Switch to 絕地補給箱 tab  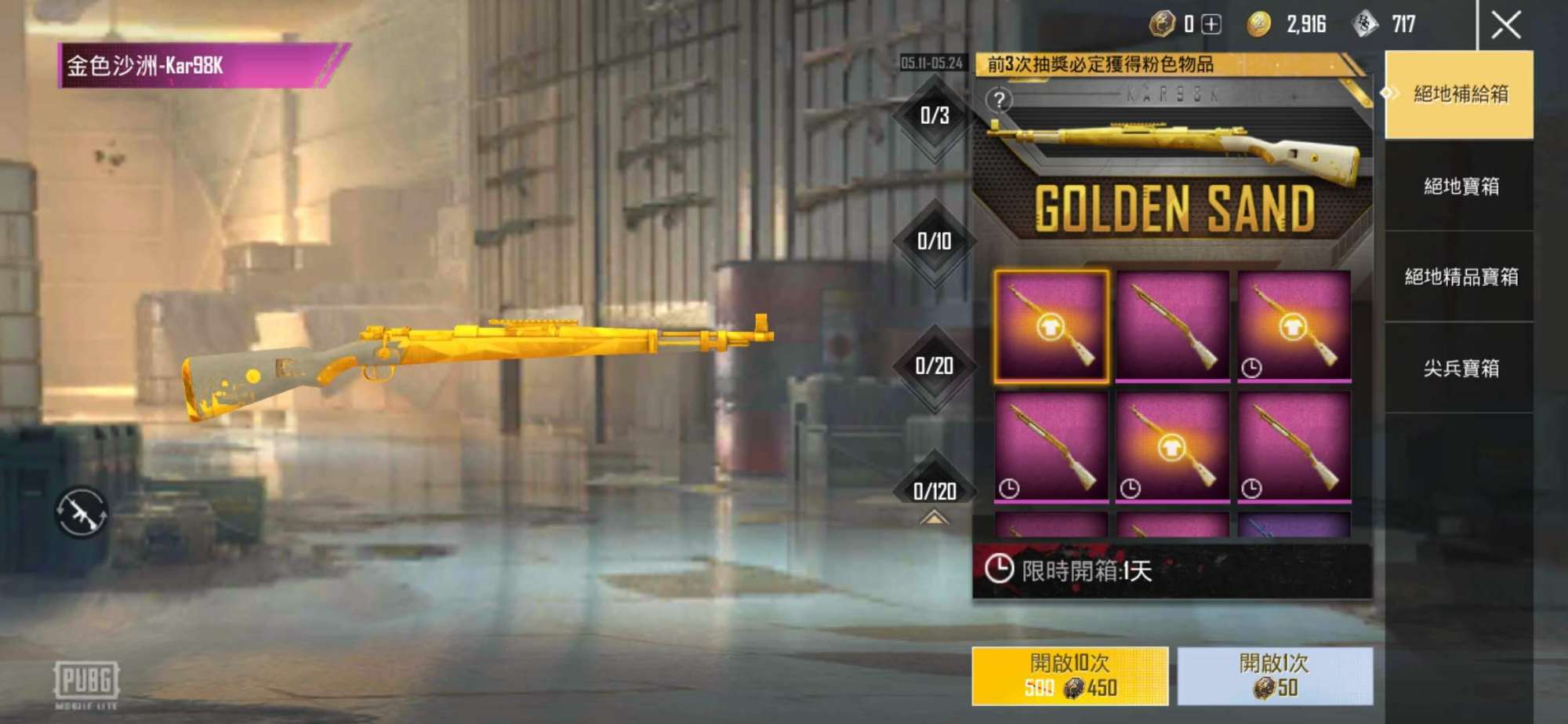pos(1459,94)
